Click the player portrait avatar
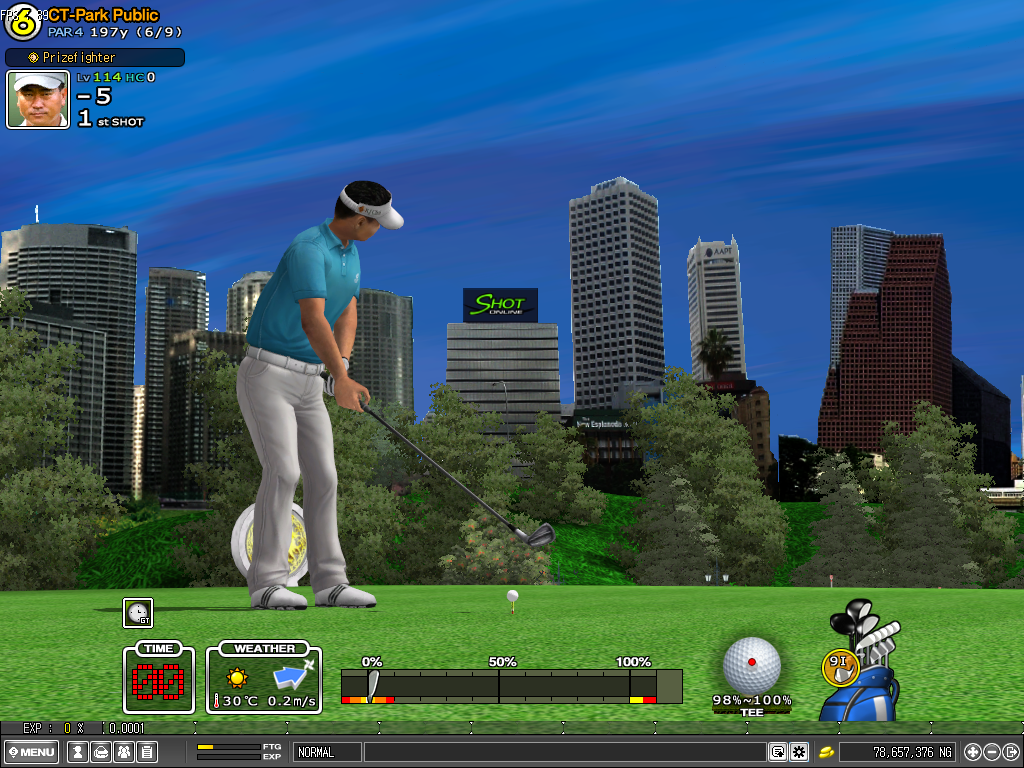The height and width of the screenshot is (768, 1024). pyautogui.click(x=38, y=99)
